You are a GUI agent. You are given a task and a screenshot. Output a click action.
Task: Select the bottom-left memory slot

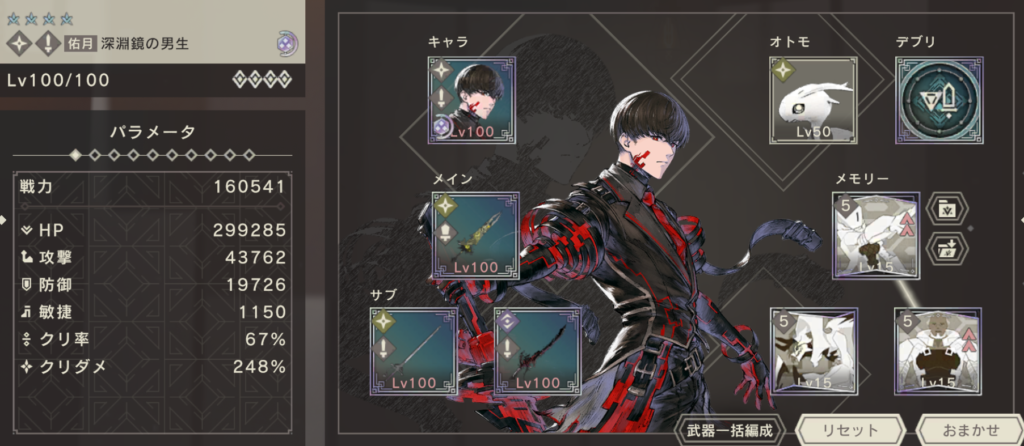812,349
